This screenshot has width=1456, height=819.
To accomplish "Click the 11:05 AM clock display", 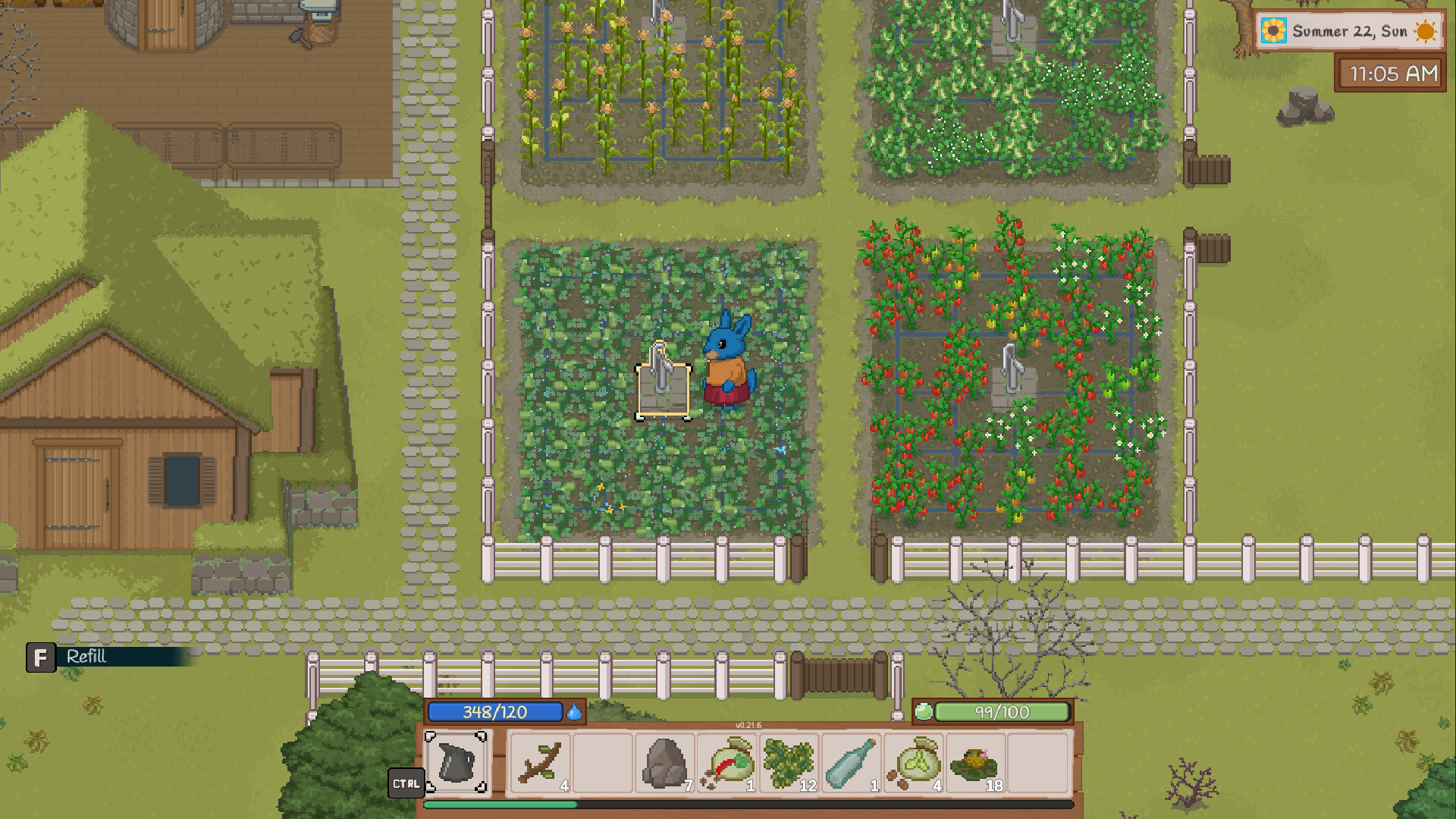I will point(1390,74).
